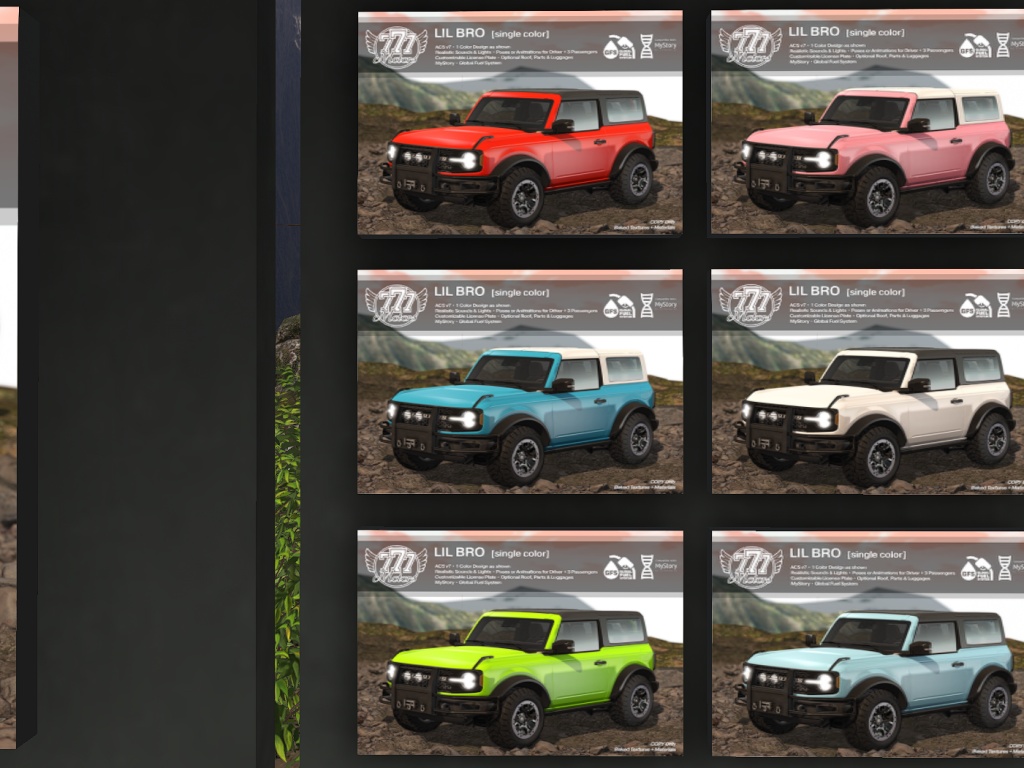The height and width of the screenshot is (768, 1024).
Task: Pick the teal LIL BRO with white roof
Action: coord(520,382)
